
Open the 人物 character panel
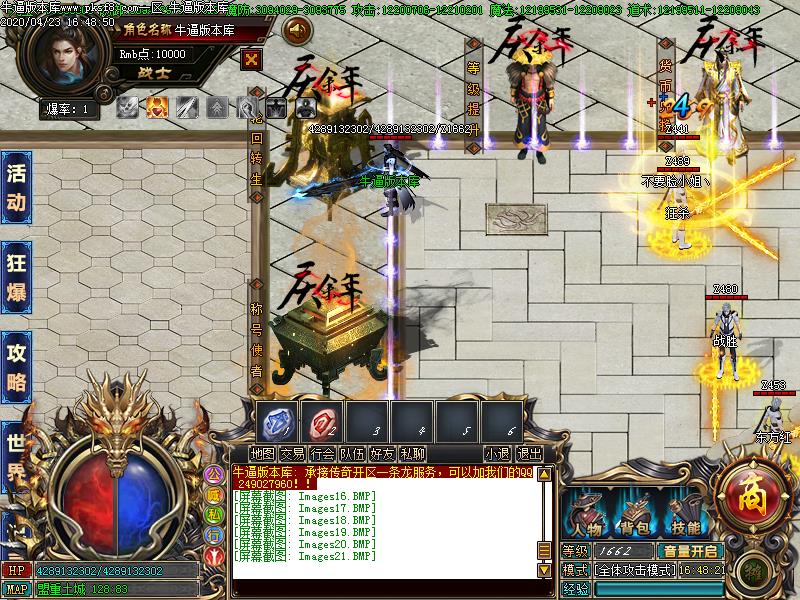(x=586, y=514)
